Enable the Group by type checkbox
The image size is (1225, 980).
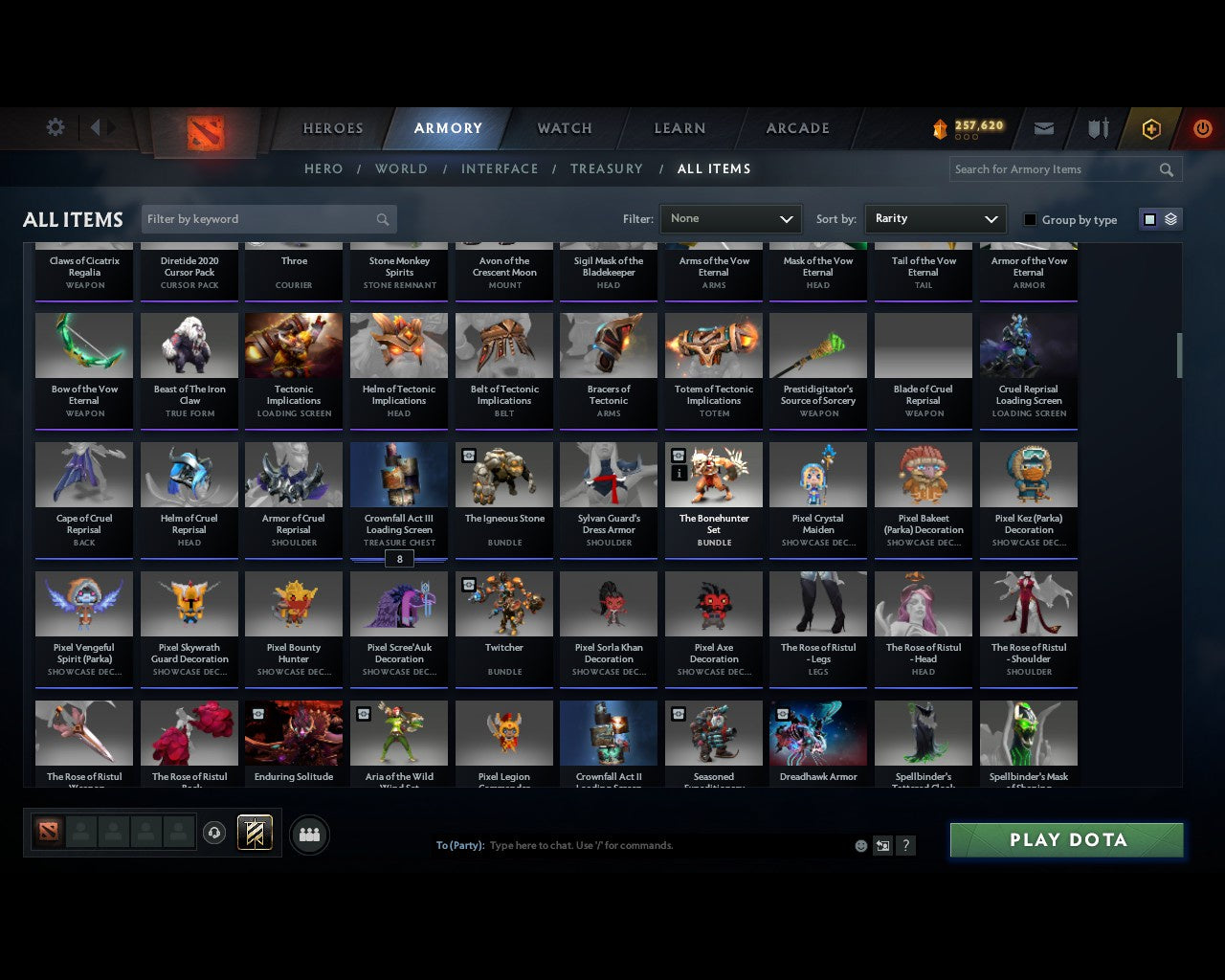point(1030,219)
